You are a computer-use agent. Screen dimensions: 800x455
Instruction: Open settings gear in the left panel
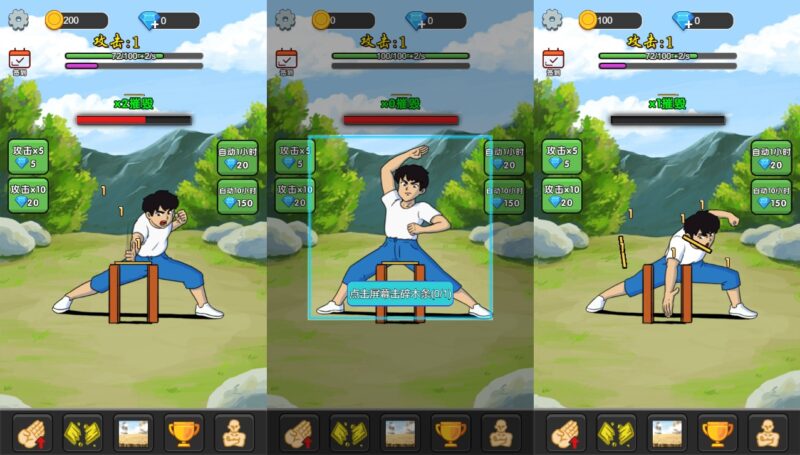[x=18, y=19]
